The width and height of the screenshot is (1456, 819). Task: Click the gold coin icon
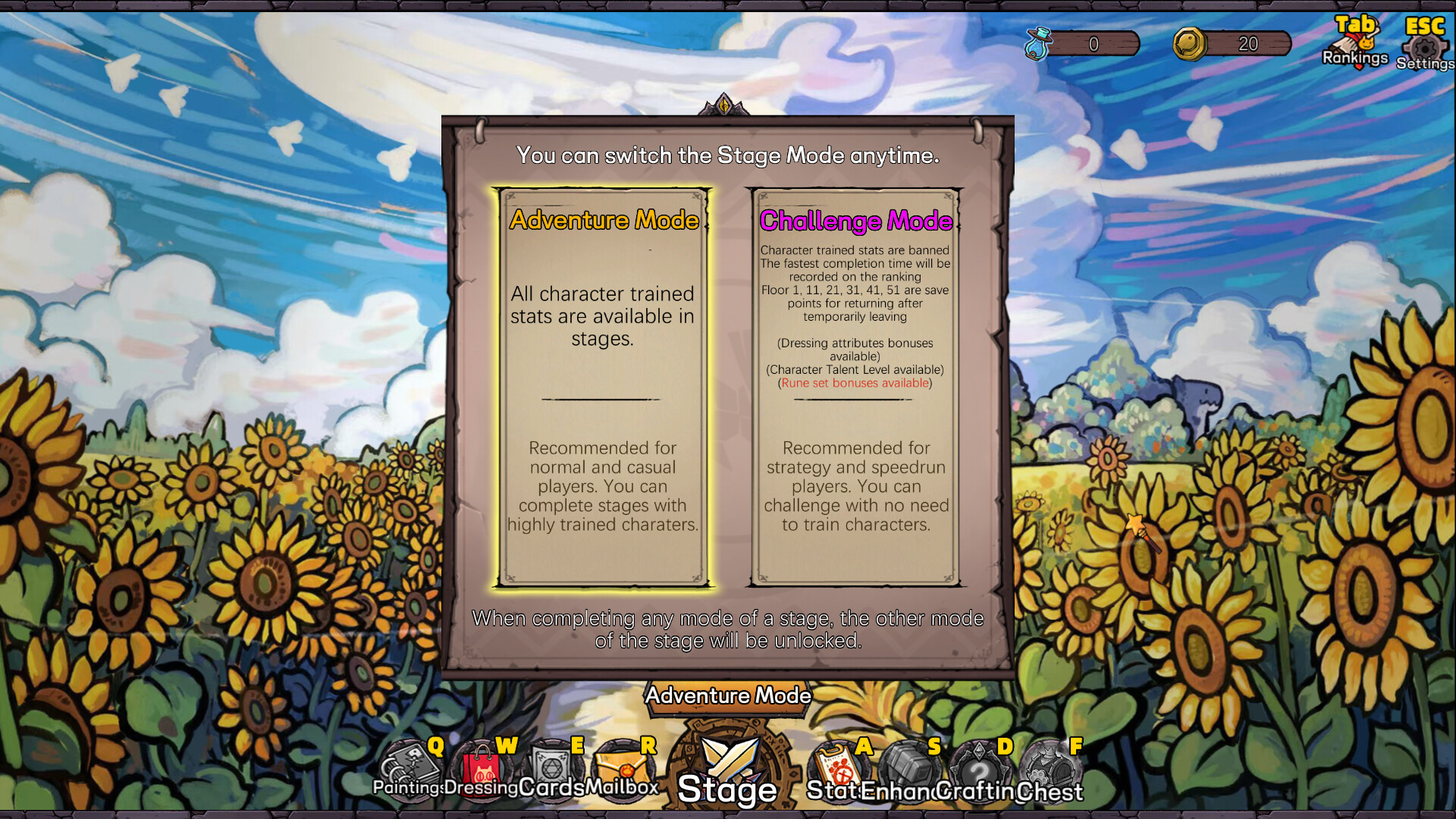[1189, 44]
